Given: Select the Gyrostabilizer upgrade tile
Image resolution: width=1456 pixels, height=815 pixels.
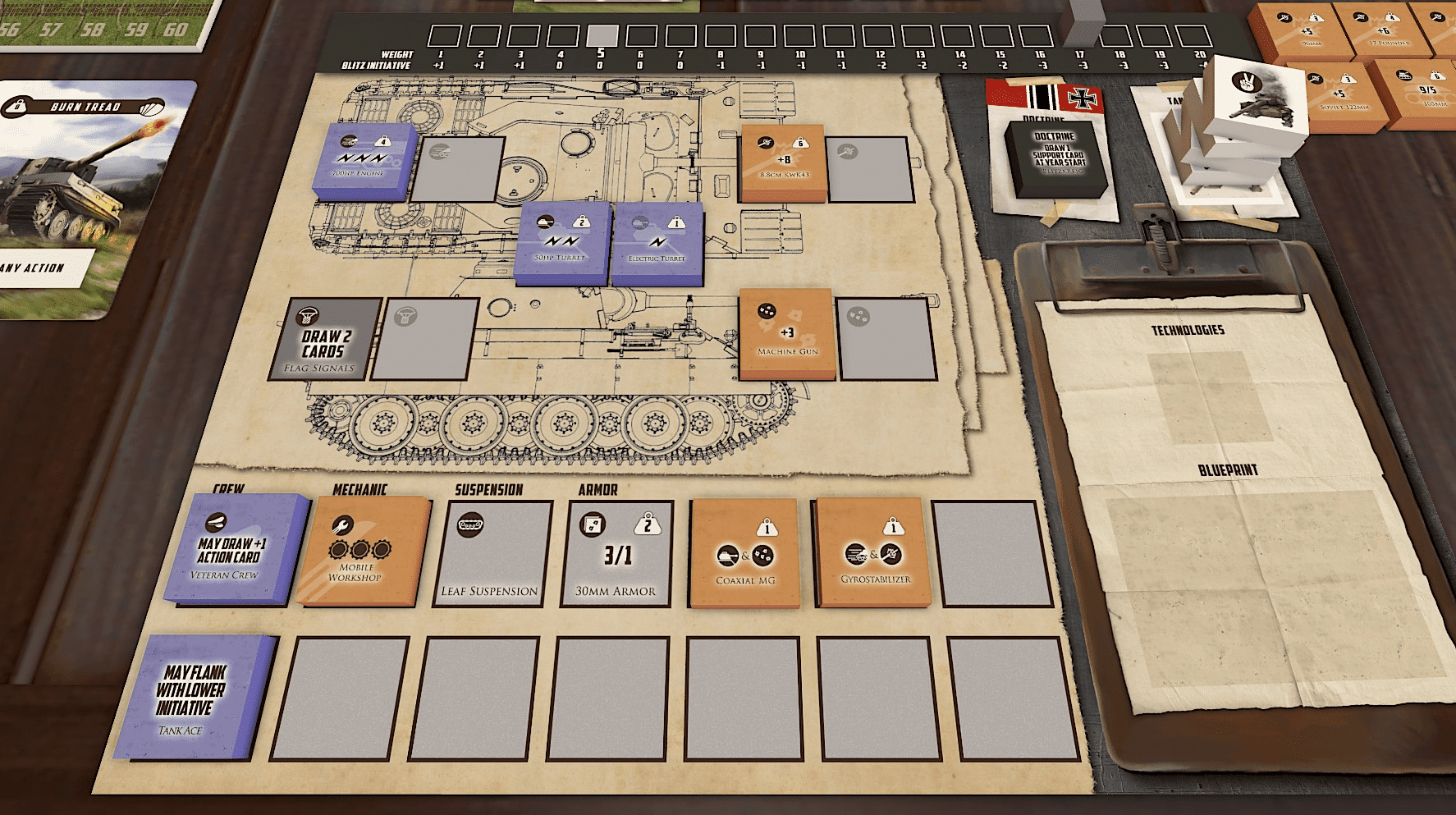Looking at the screenshot, I should pos(872,552).
